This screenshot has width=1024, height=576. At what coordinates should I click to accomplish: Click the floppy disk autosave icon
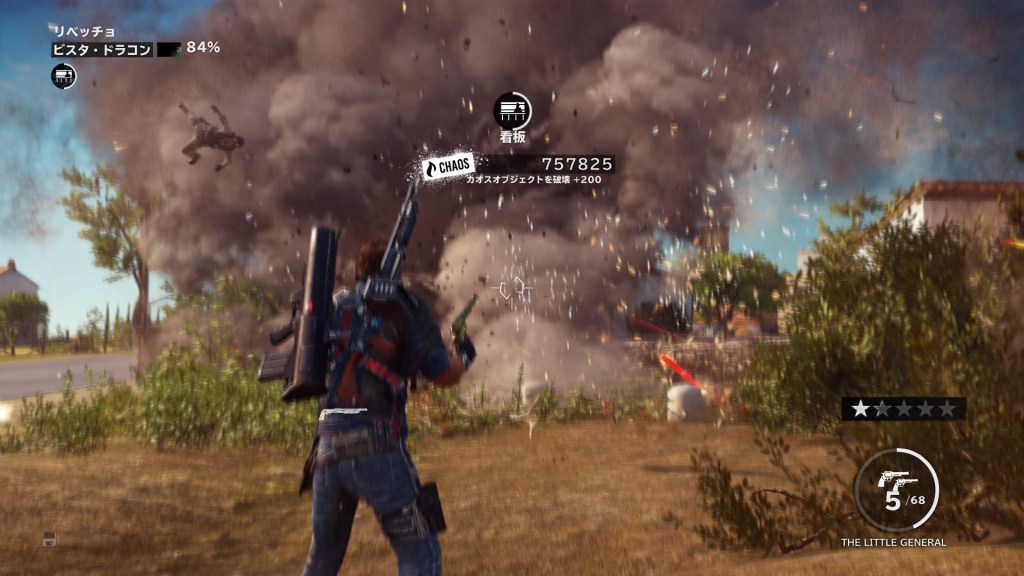(x=48, y=539)
